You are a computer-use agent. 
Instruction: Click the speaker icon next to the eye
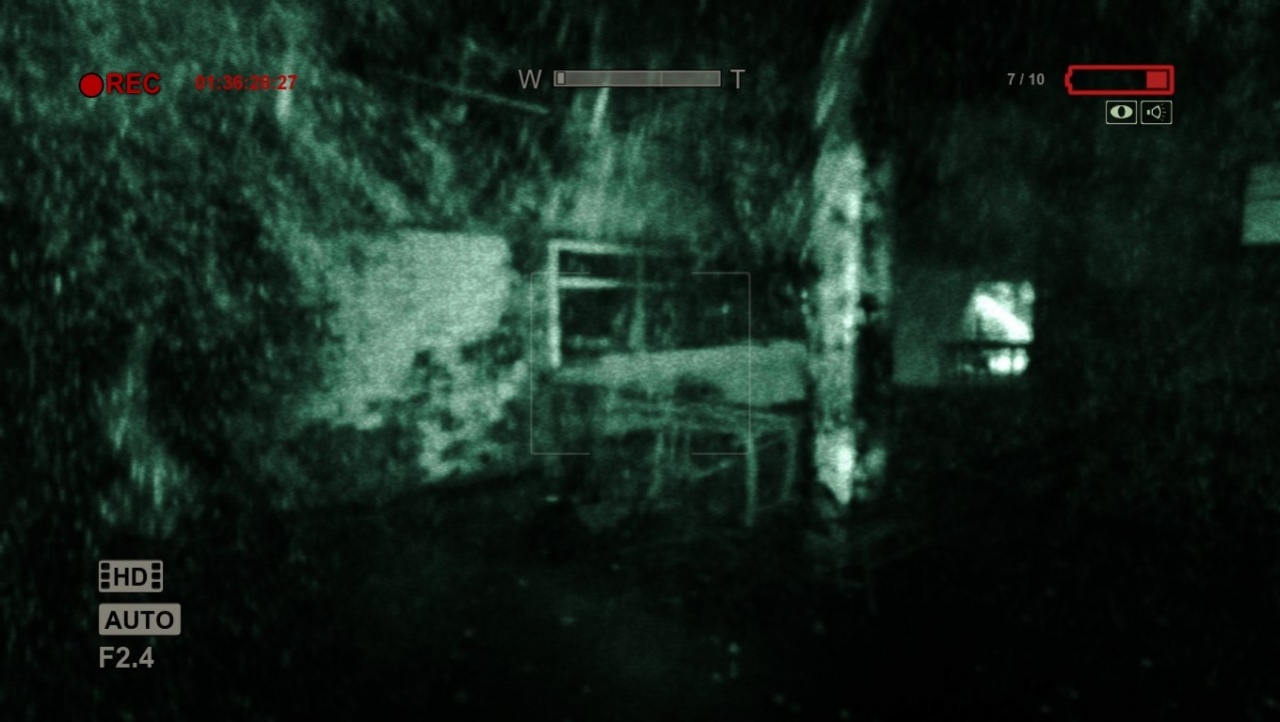click(x=1156, y=112)
